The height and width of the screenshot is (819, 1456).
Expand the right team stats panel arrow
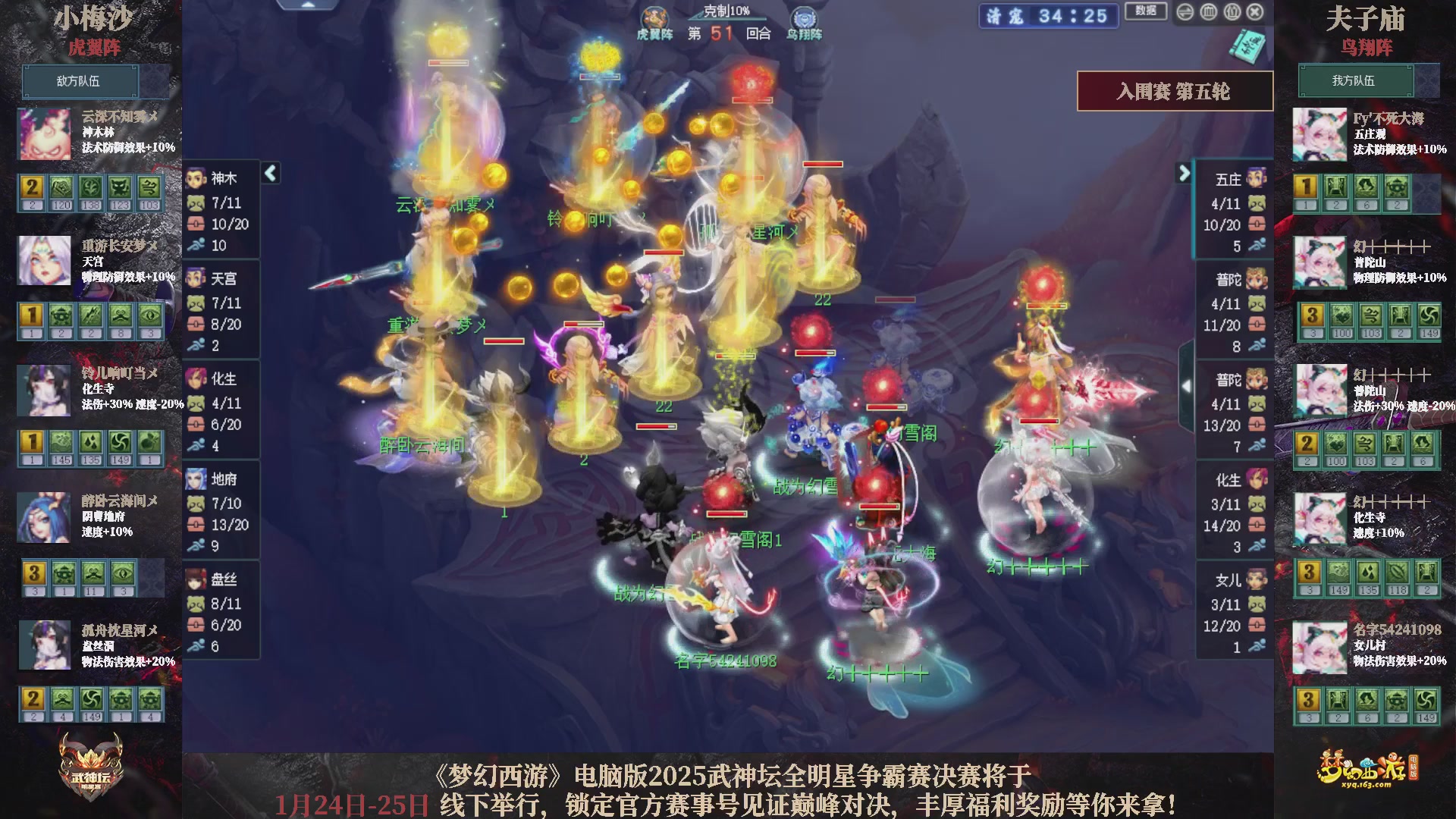coord(1185,173)
